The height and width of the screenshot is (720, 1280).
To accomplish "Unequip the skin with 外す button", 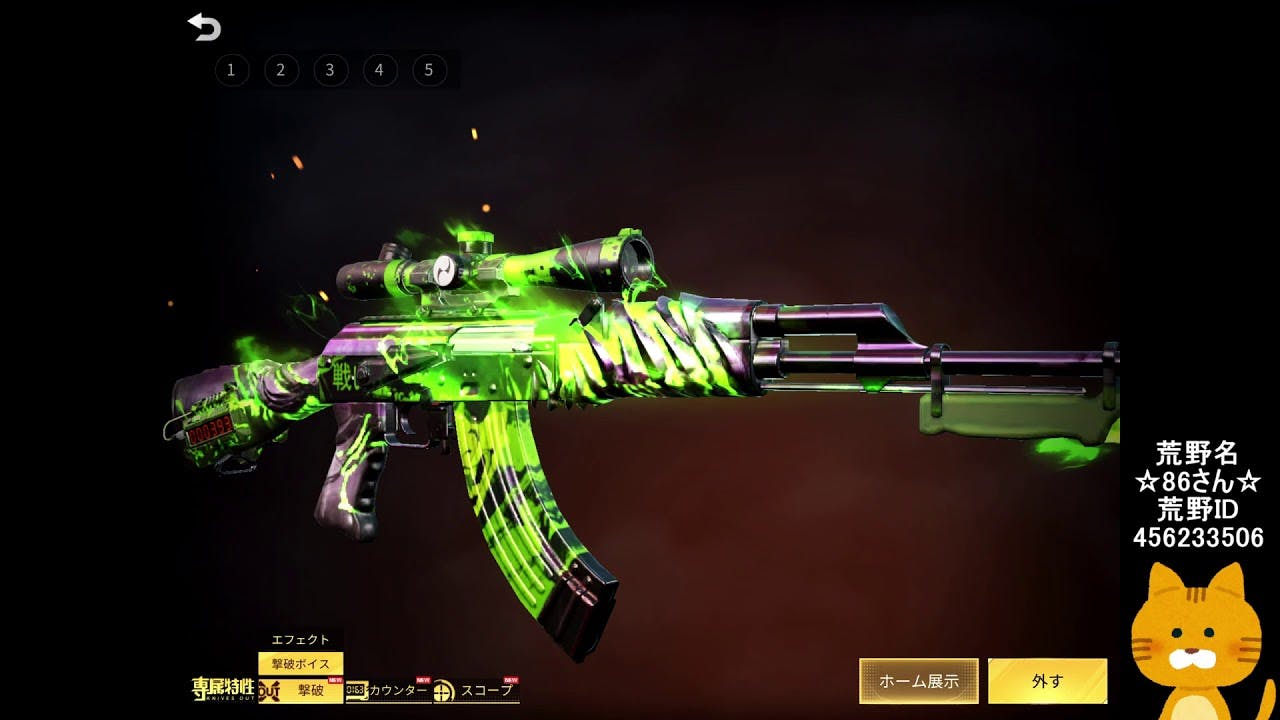I will click(1047, 681).
